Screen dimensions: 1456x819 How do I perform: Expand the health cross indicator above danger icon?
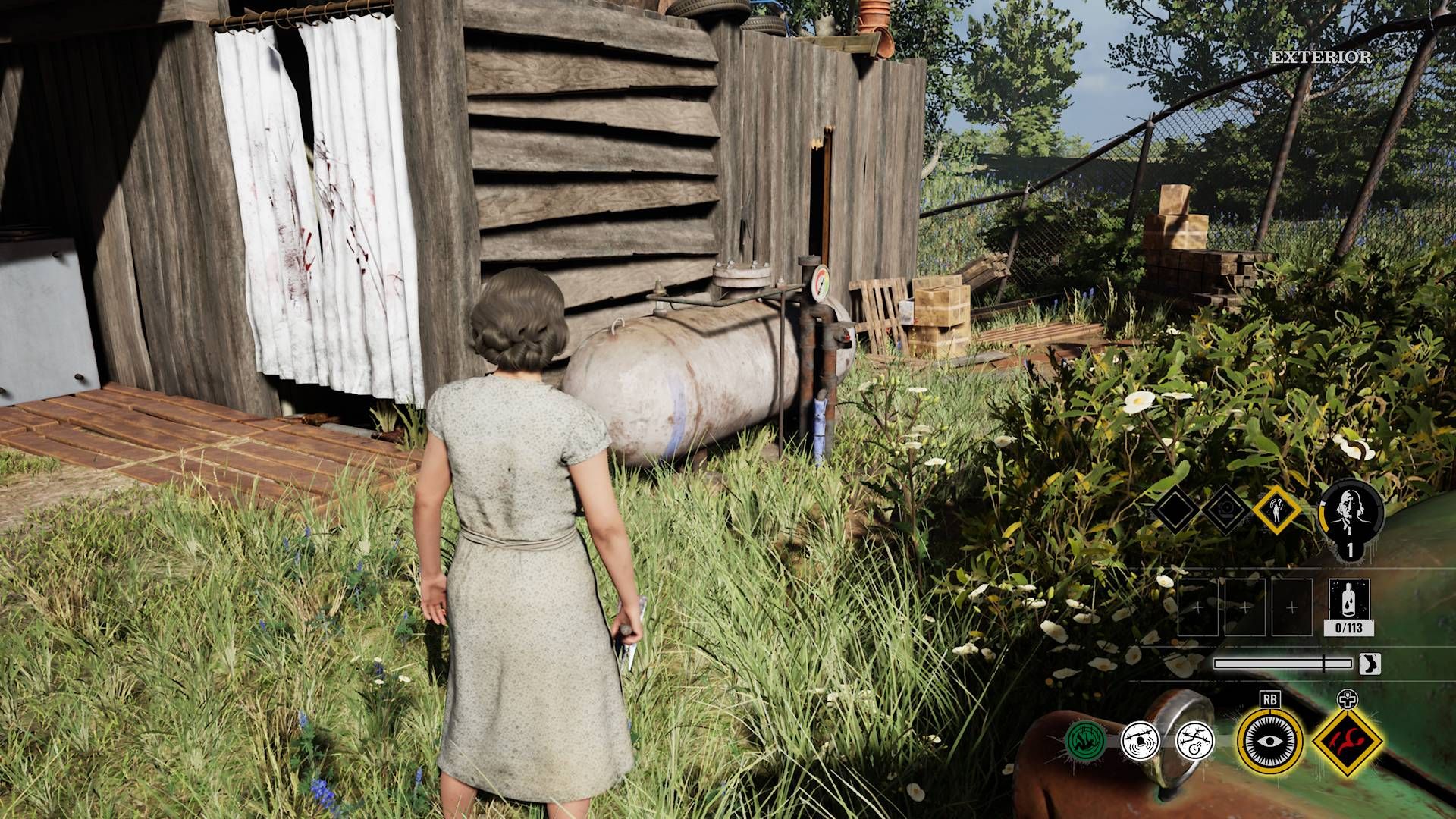[x=1348, y=700]
